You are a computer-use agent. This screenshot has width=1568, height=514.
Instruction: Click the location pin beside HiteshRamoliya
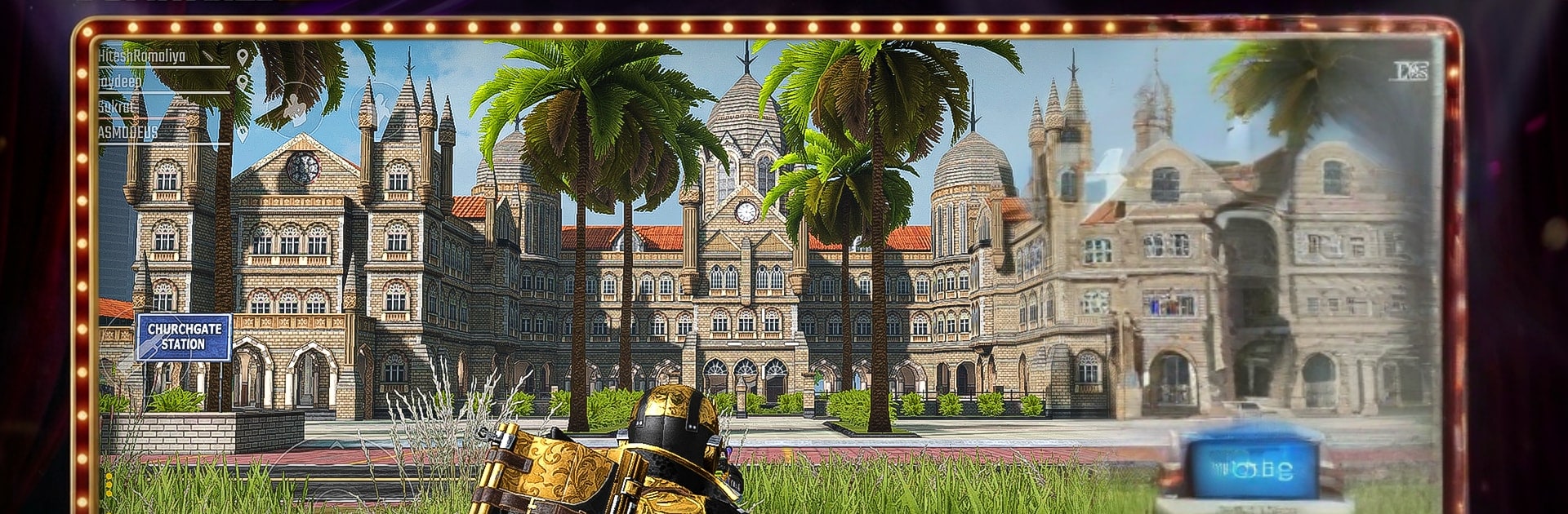tap(243, 56)
